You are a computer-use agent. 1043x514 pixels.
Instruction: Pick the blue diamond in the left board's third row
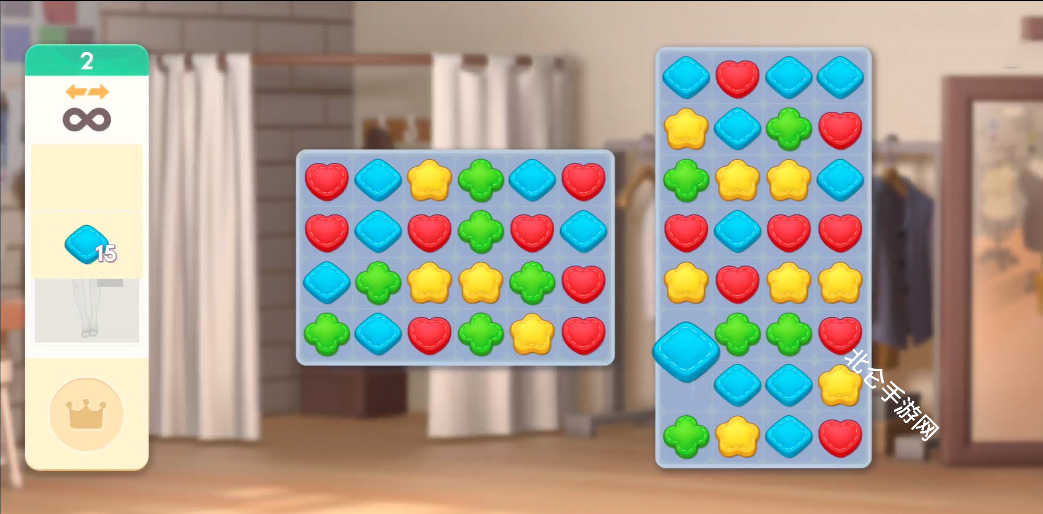point(327,283)
